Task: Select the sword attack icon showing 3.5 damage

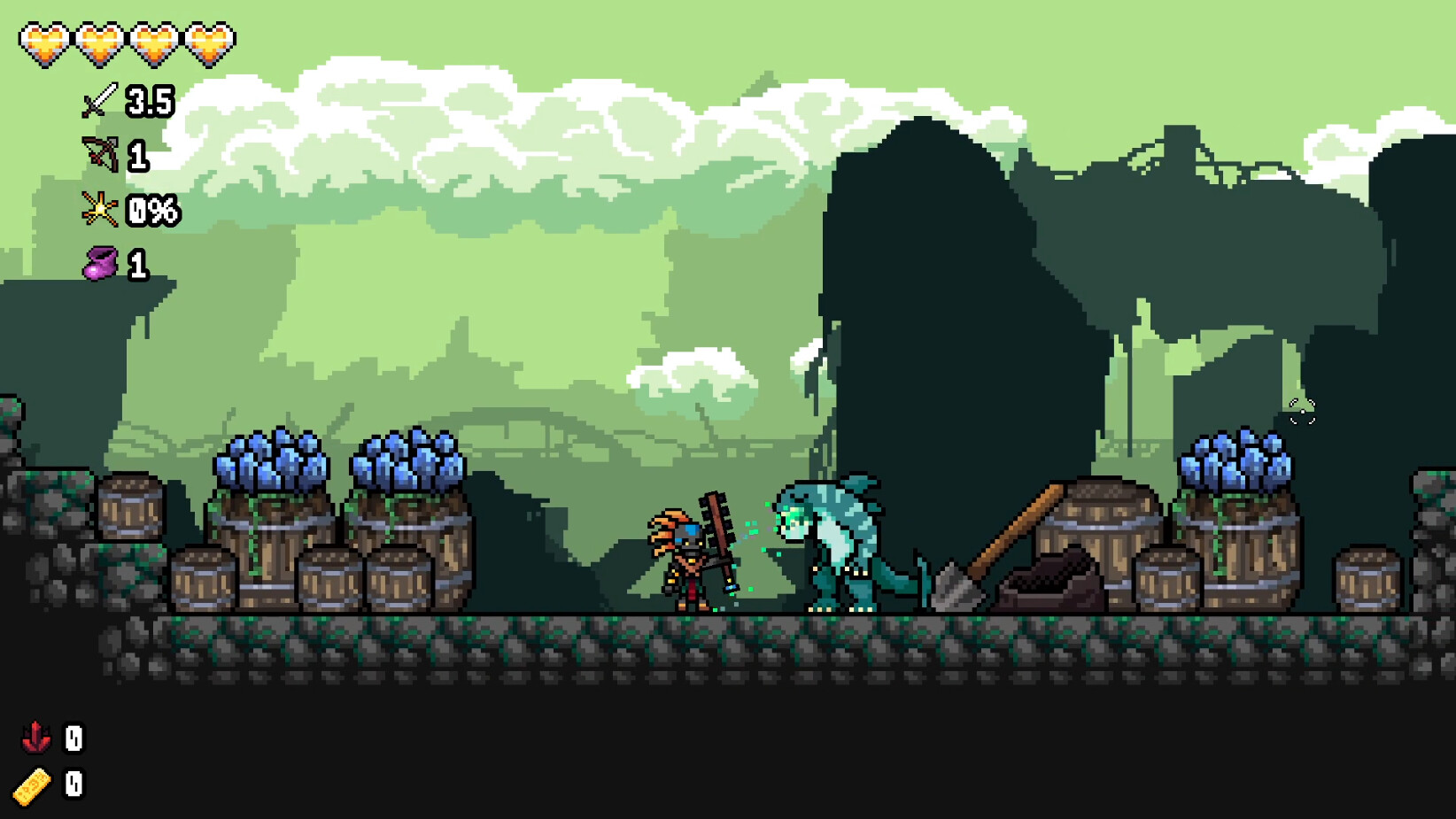Action: (x=97, y=102)
